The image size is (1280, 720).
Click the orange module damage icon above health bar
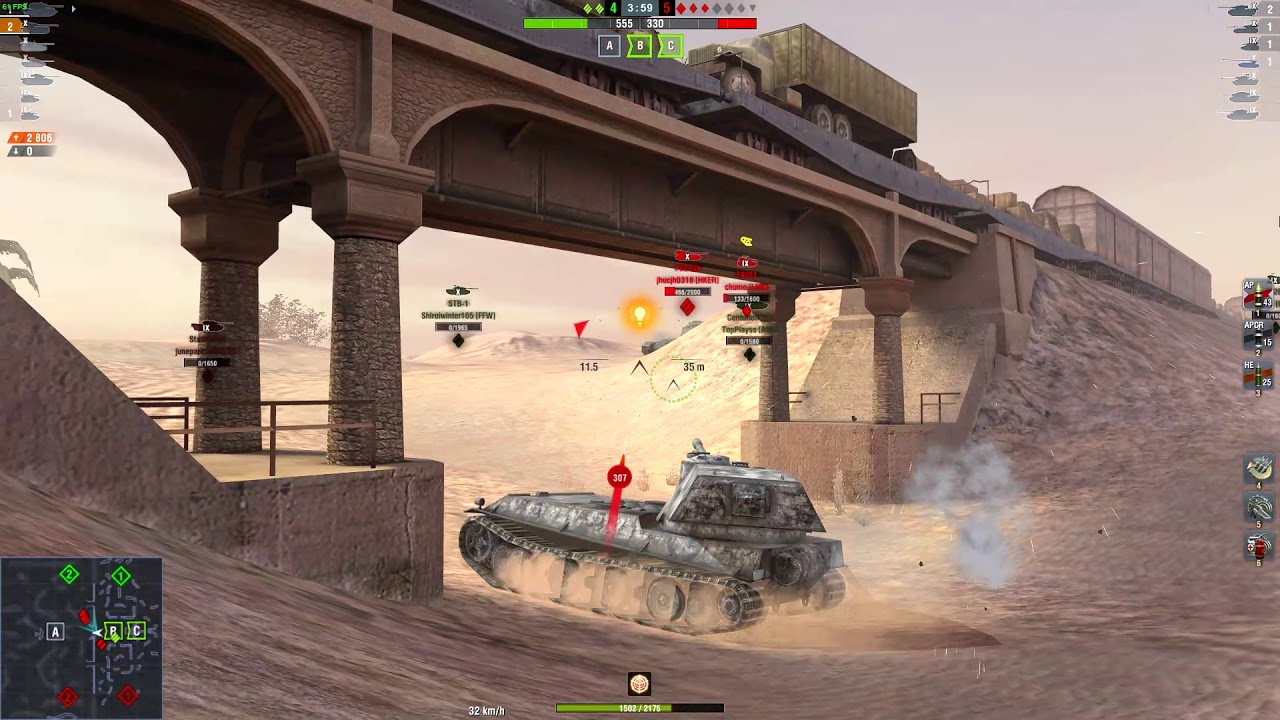coord(640,683)
